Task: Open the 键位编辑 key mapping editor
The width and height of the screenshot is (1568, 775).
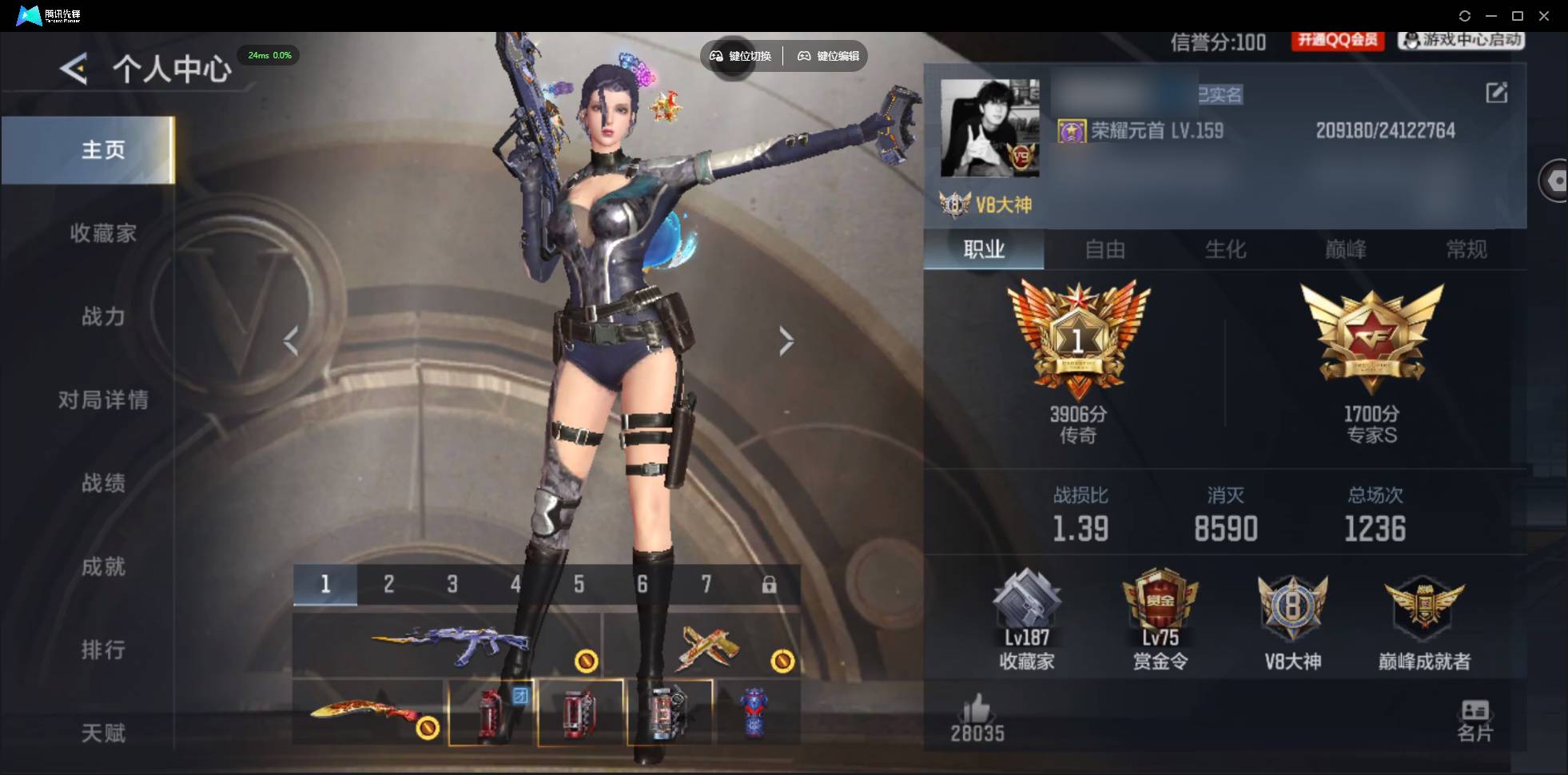Action: click(x=827, y=56)
